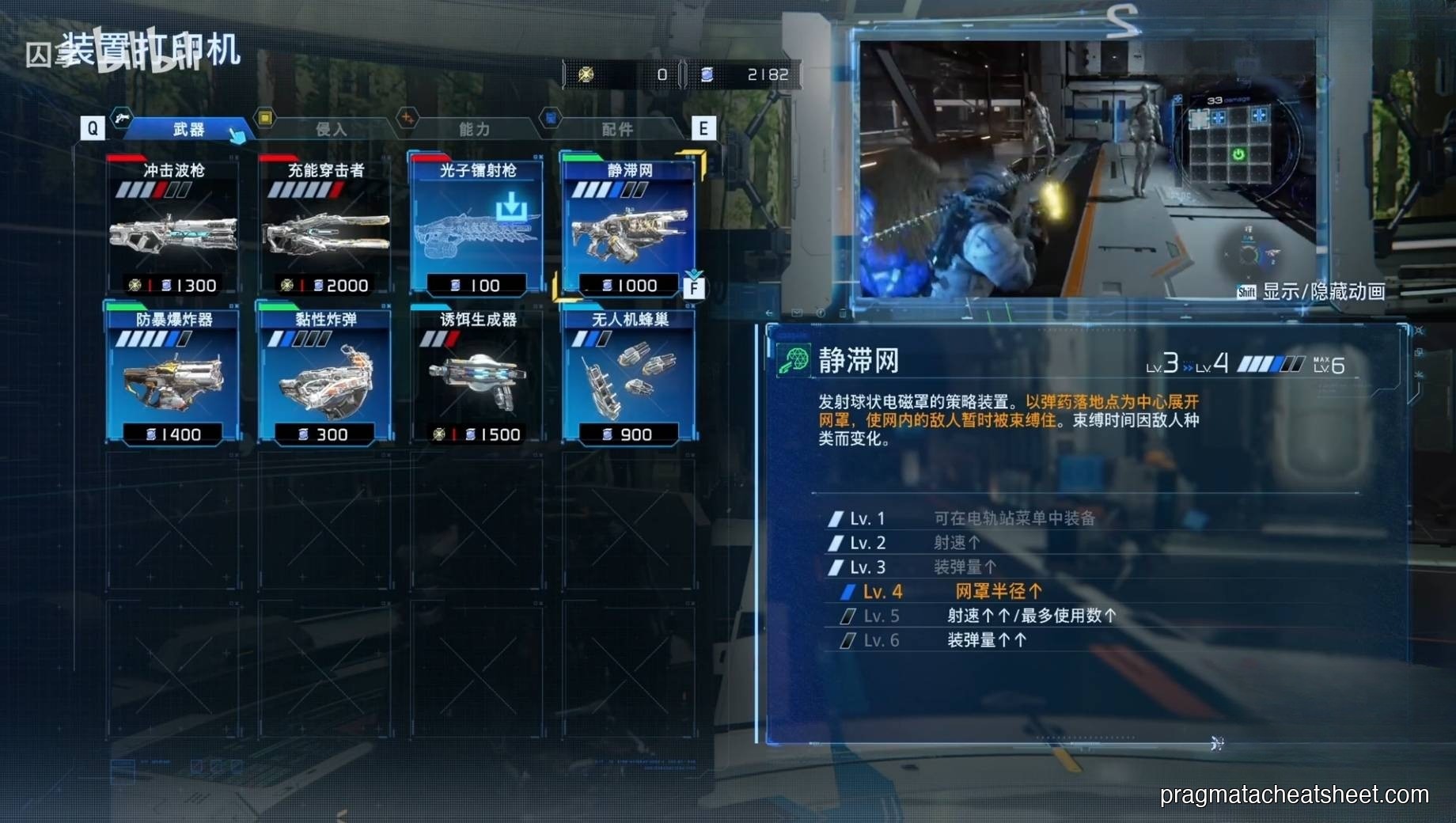1456x823 pixels.
Task: Click the F equip key prompt on 静滞网
Action: coord(695,290)
